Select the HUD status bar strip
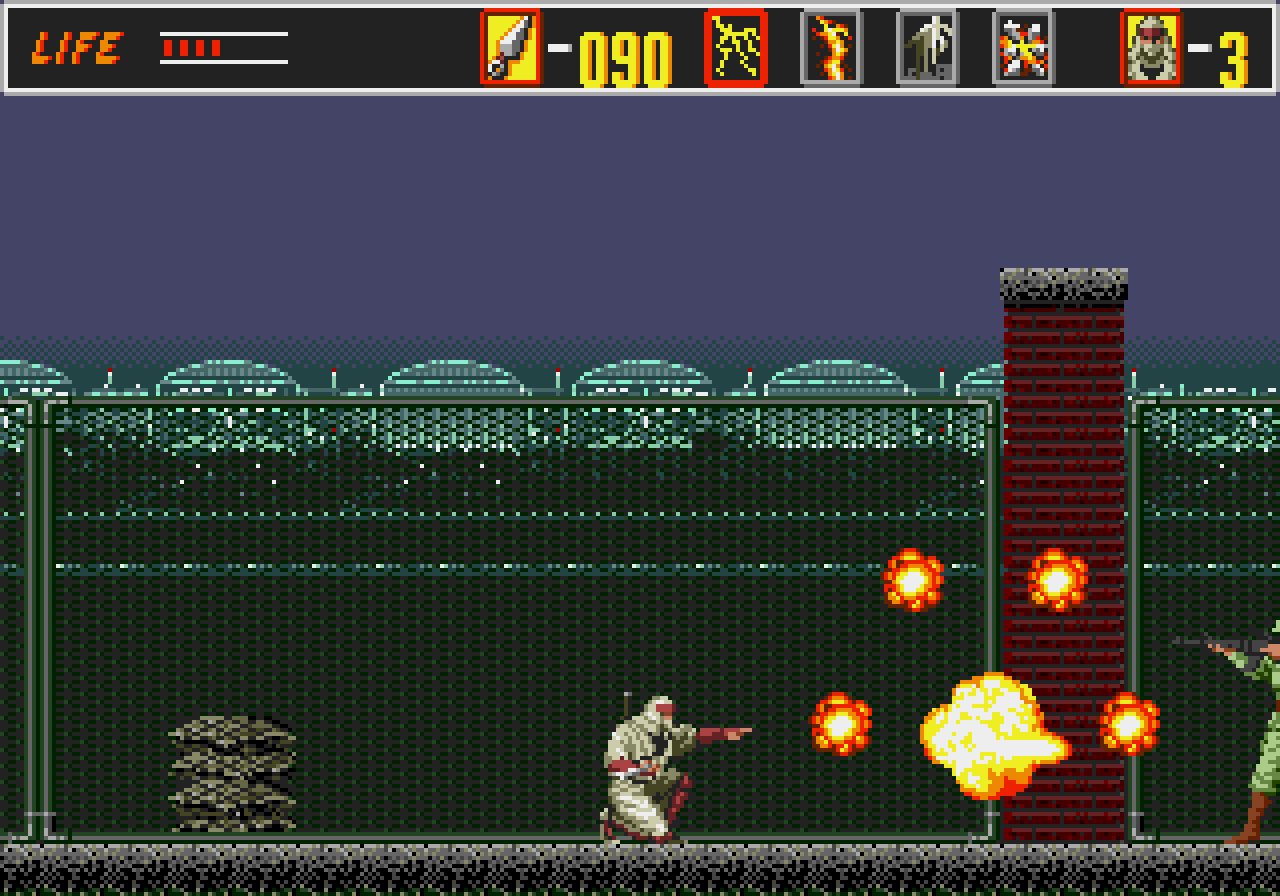Image resolution: width=1280 pixels, height=896 pixels. pyautogui.click(x=640, y=45)
